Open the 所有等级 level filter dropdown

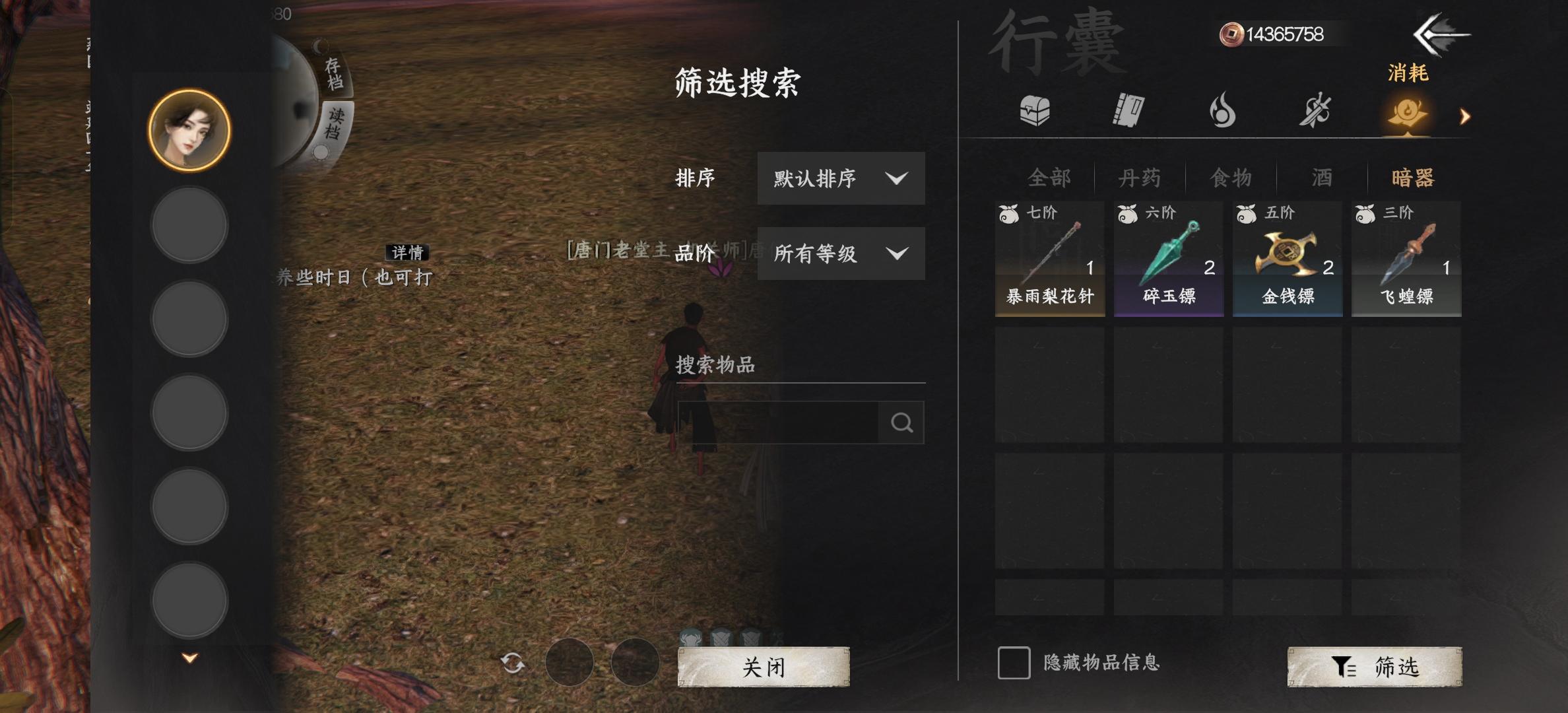(x=840, y=253)
